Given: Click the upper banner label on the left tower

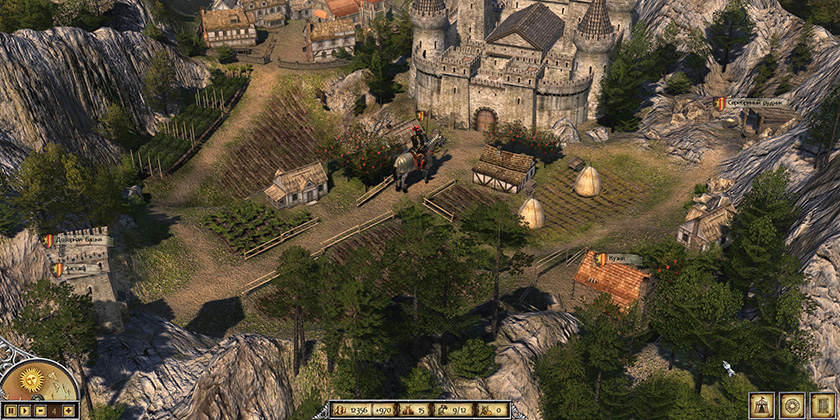Looking at the screenshot, I should pyautogui.click(x=78, y=241).
